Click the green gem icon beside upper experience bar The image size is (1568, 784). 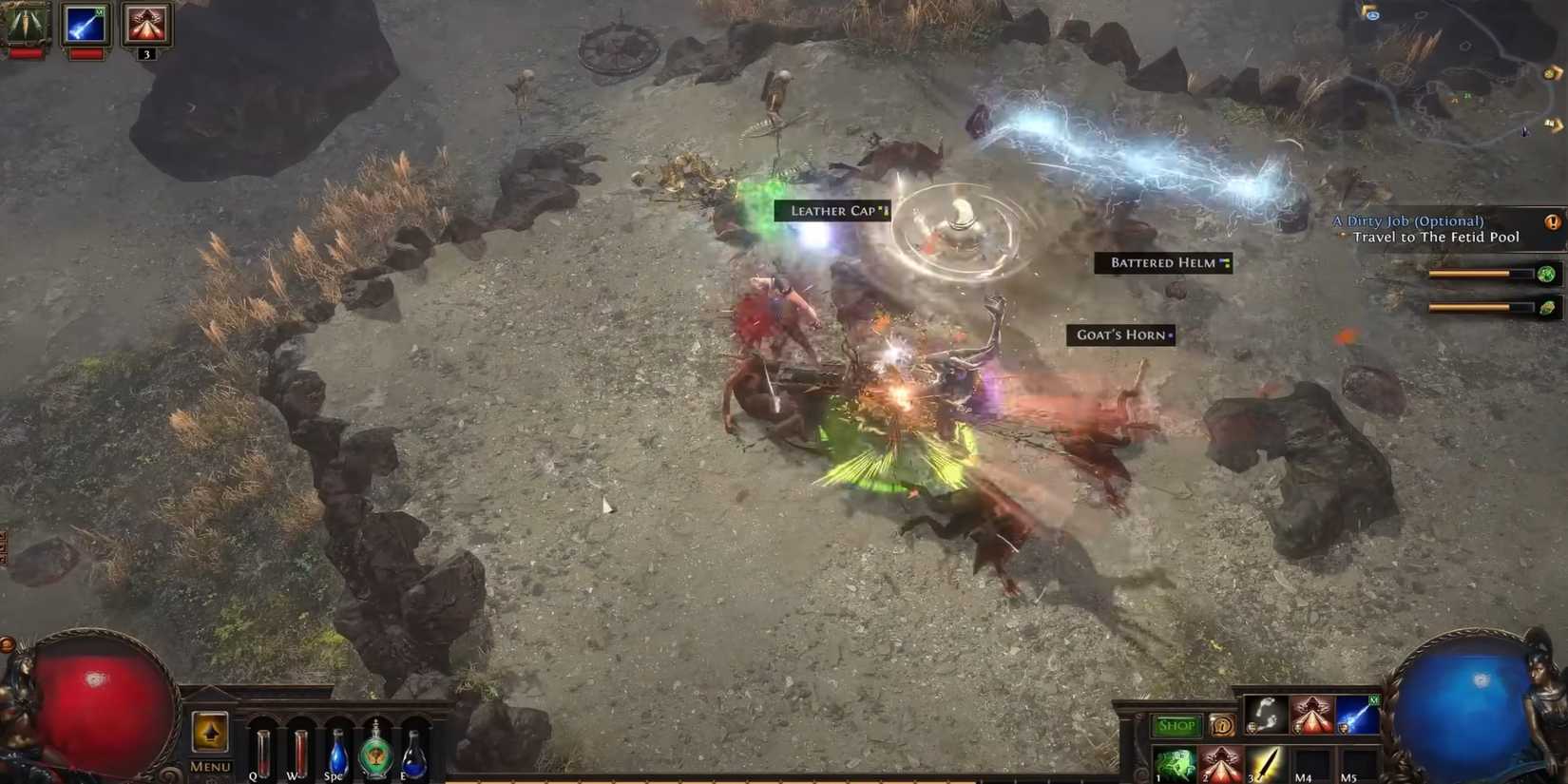click(x=1546, y=274)
